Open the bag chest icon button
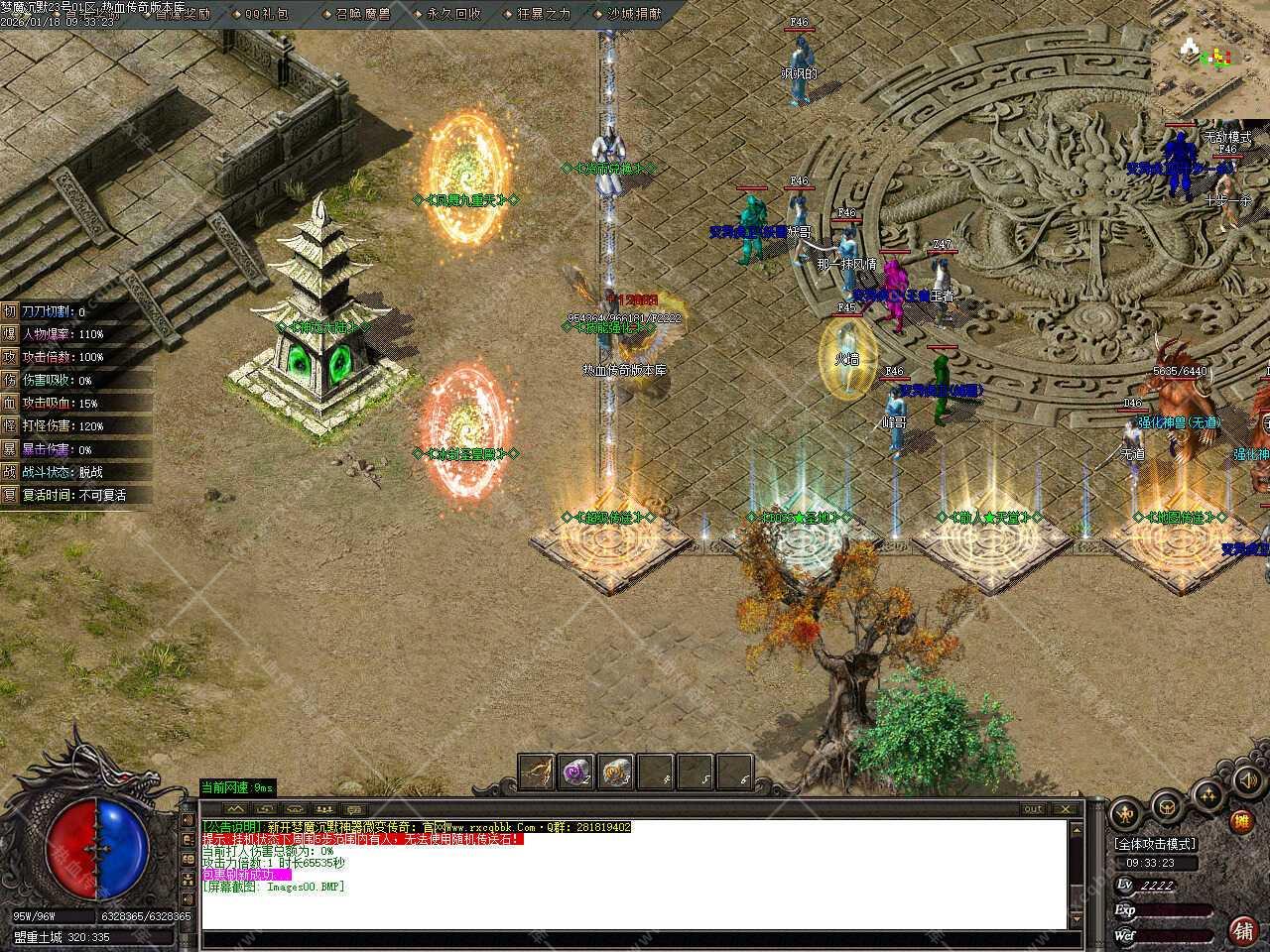1270x952 pixels. click(x=1166, y=808)
